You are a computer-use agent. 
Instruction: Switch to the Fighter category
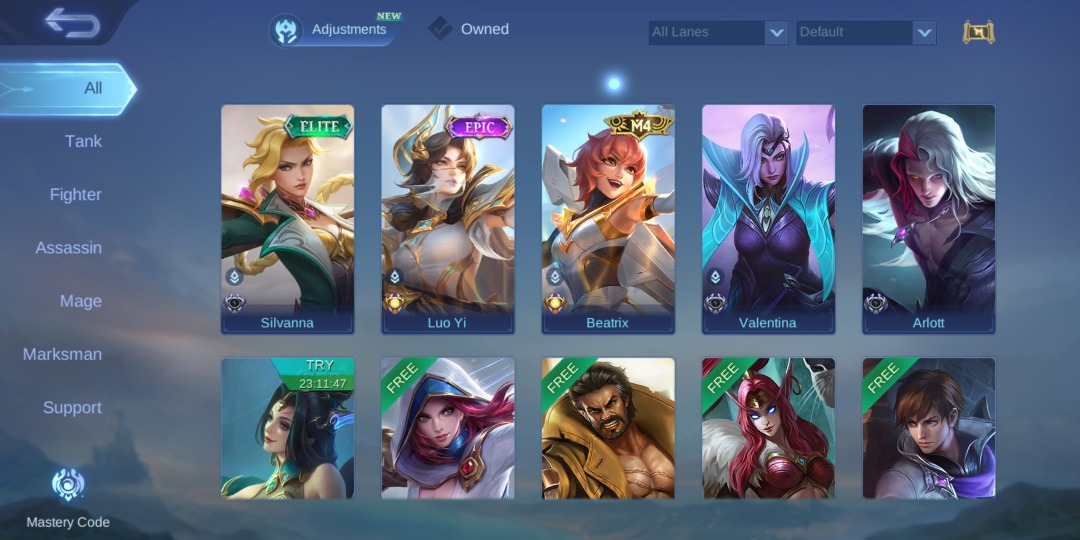(76, 195)
